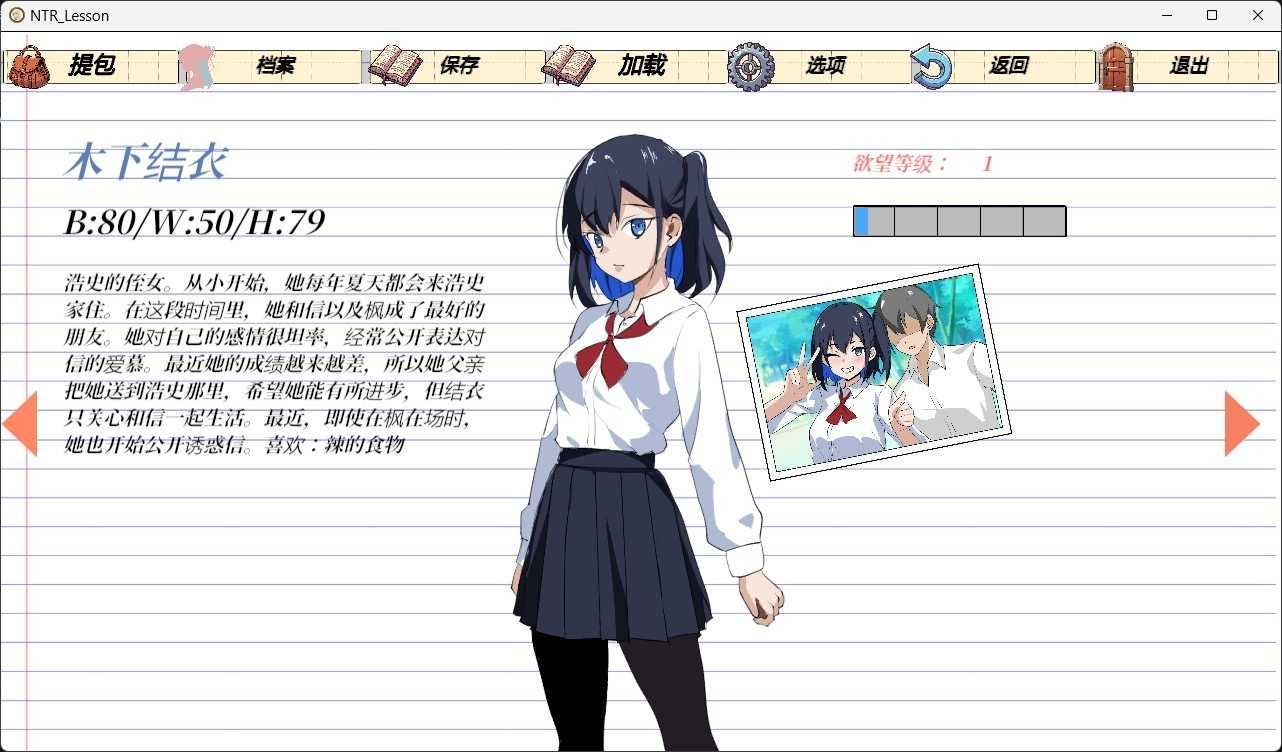Choose 保存 to save the game
The image size is (1282, 752).
tap(459, 66)
